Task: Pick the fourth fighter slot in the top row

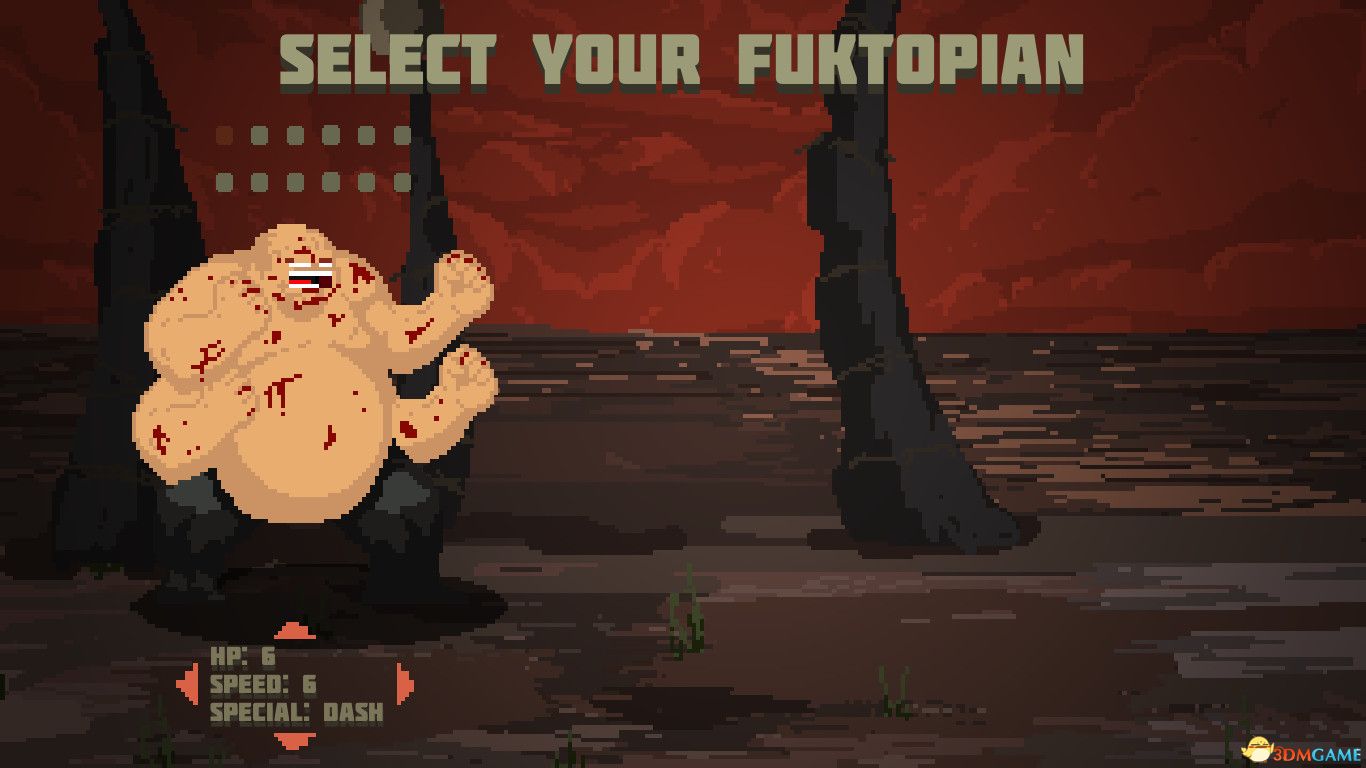Action: [x=331, y=134]
